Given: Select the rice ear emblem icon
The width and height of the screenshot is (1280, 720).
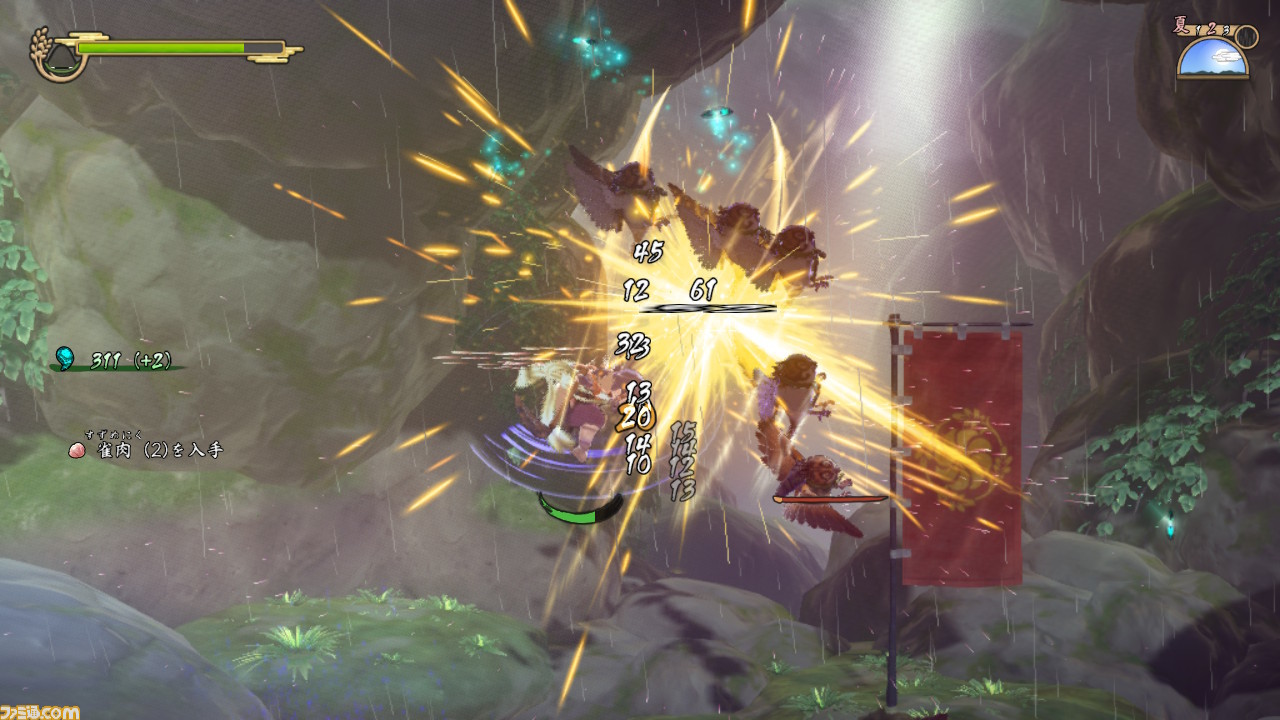Looking at the screenshot, I should pyautogui.click(x=51, y=54).
